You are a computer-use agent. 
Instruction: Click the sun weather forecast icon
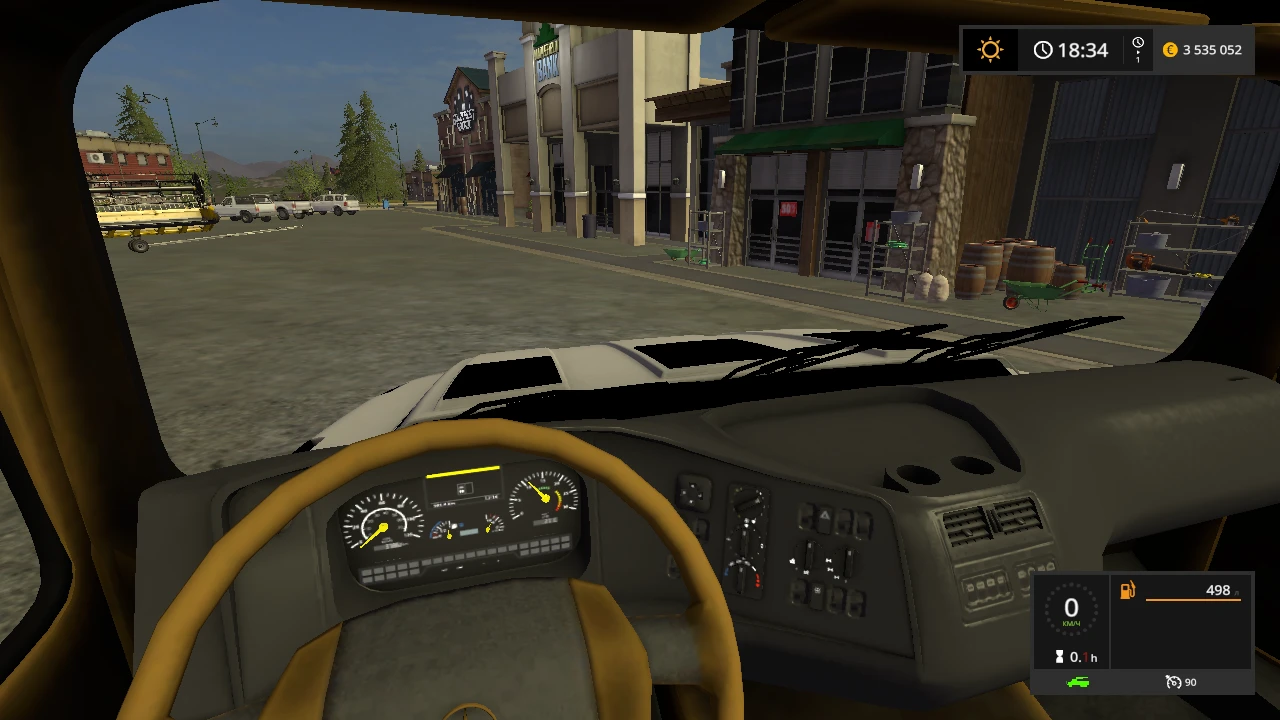[990, 48]
